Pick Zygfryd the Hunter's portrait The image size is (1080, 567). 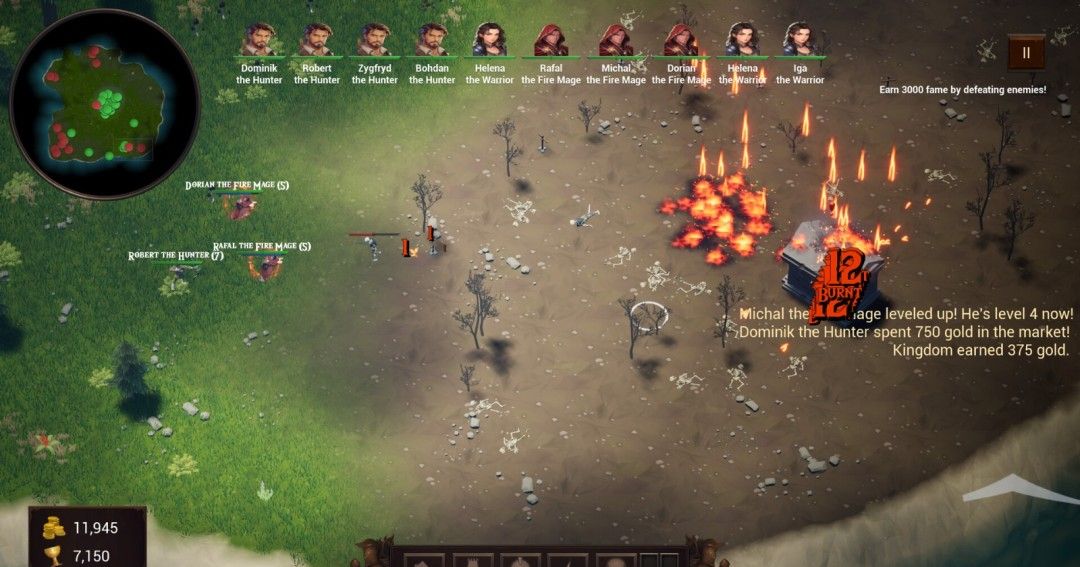(374, 40)
